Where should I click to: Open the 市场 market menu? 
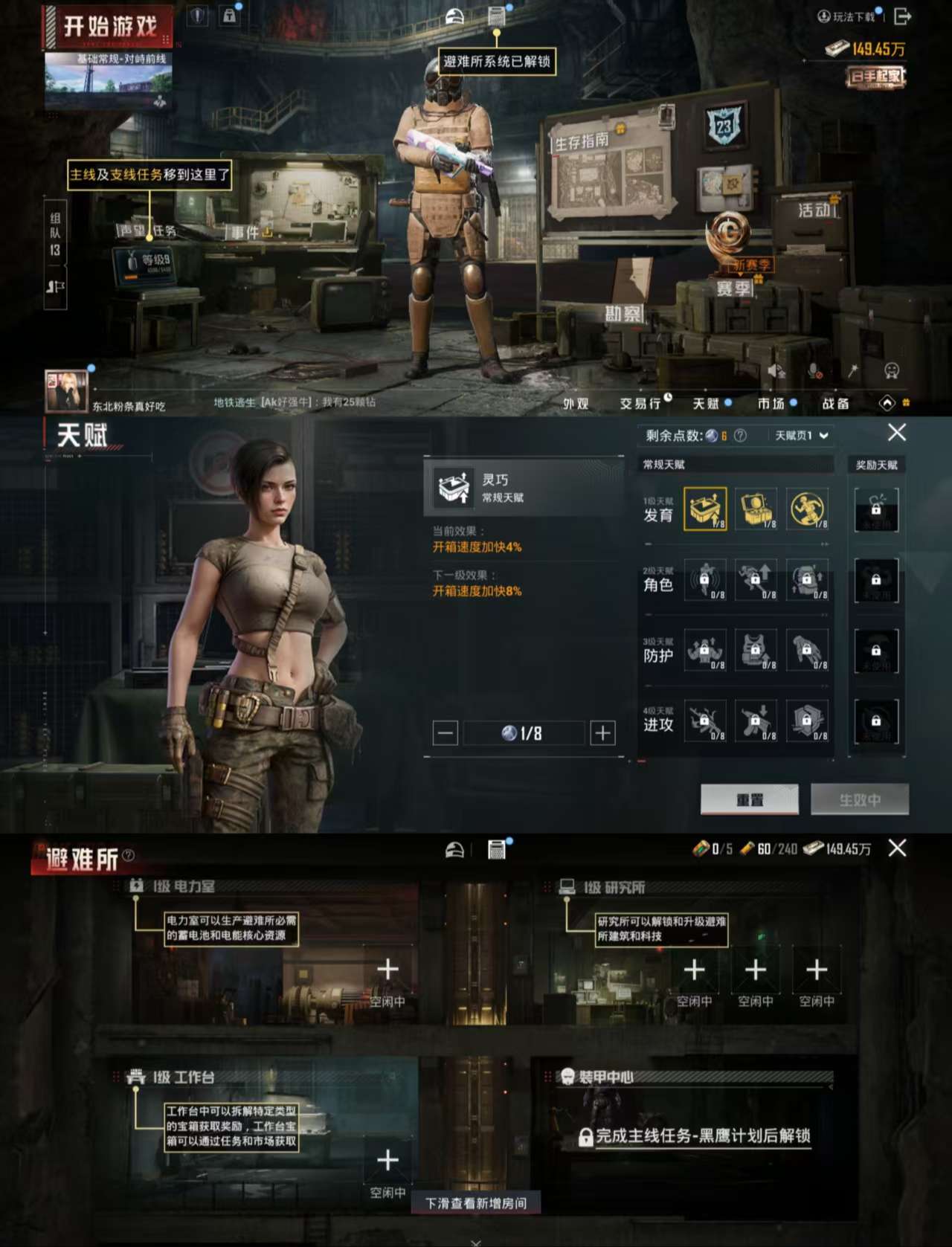[x=771, y=403]
